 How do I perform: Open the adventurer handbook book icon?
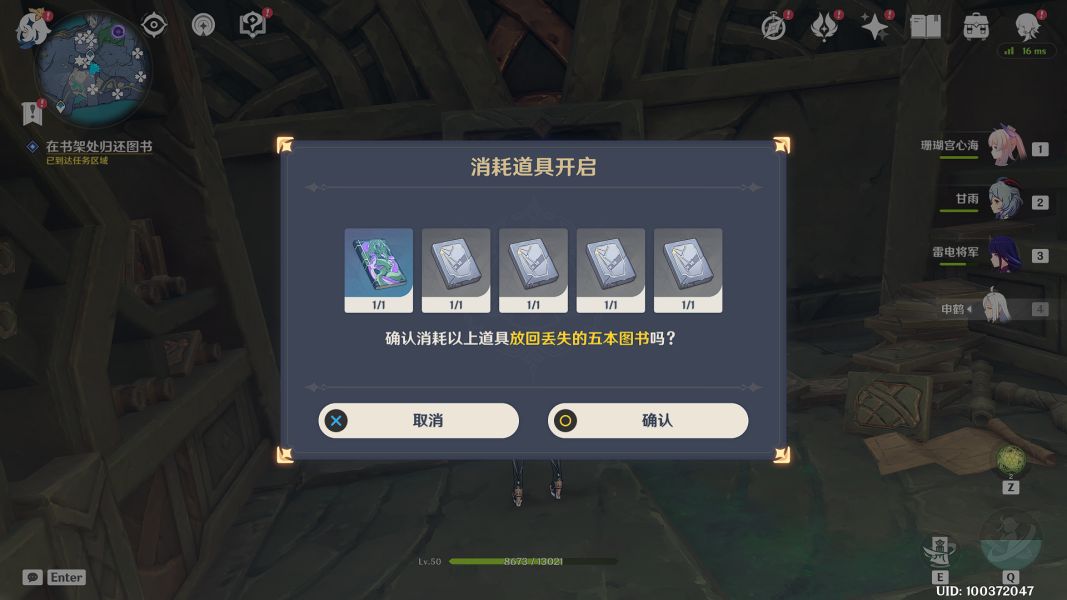coord(925,27)
